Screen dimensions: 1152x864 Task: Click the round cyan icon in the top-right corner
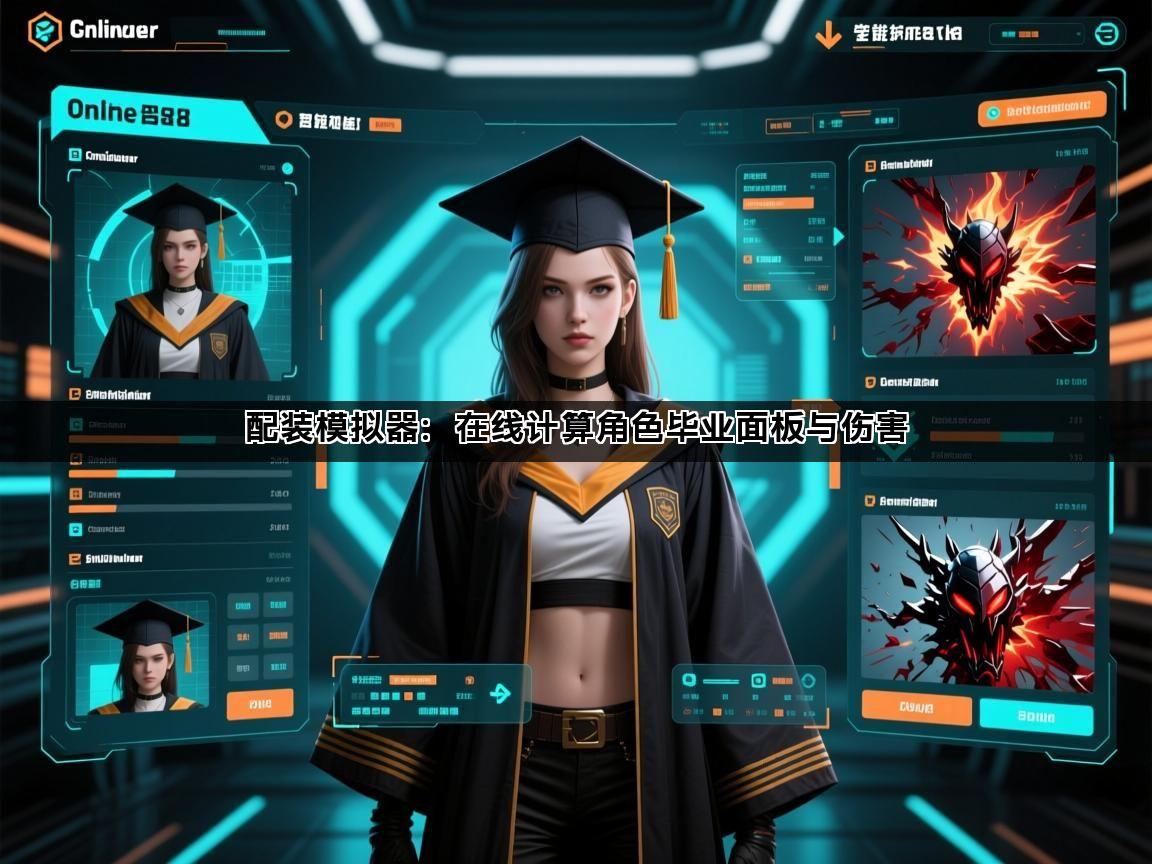pos(1106,34)
